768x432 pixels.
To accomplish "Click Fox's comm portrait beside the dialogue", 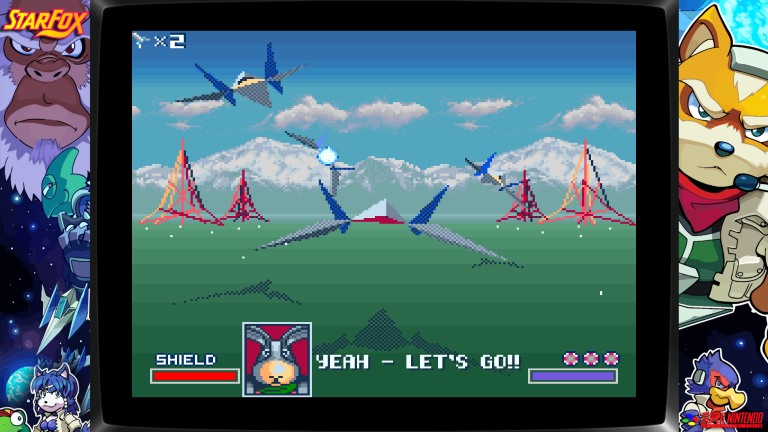I will click(x=277, y=359).
